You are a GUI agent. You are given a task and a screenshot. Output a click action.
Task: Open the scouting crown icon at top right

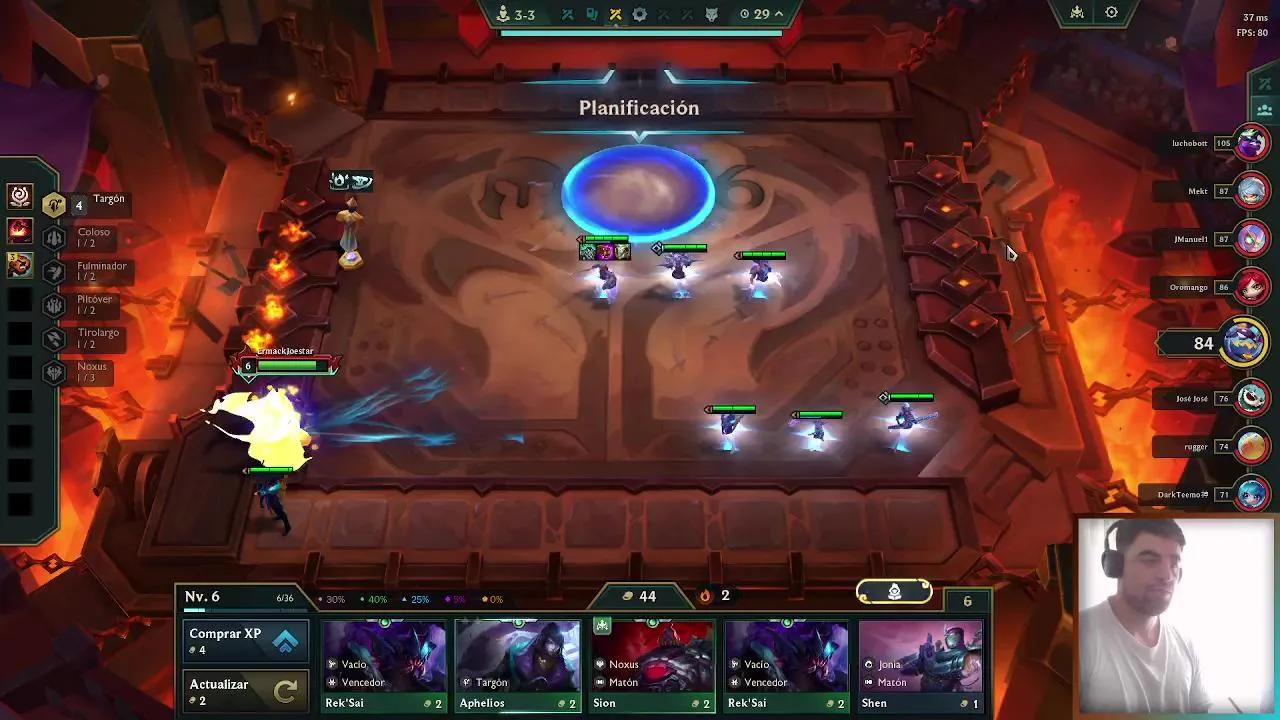[x=1075, y=13]
